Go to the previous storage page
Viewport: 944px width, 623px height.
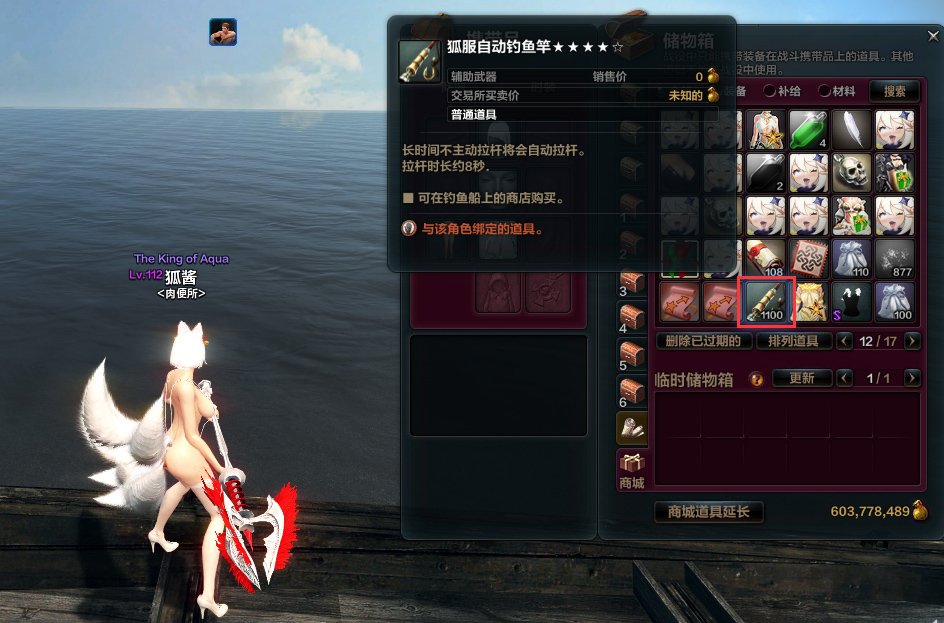pyautogui.click(x=845, y=341)
